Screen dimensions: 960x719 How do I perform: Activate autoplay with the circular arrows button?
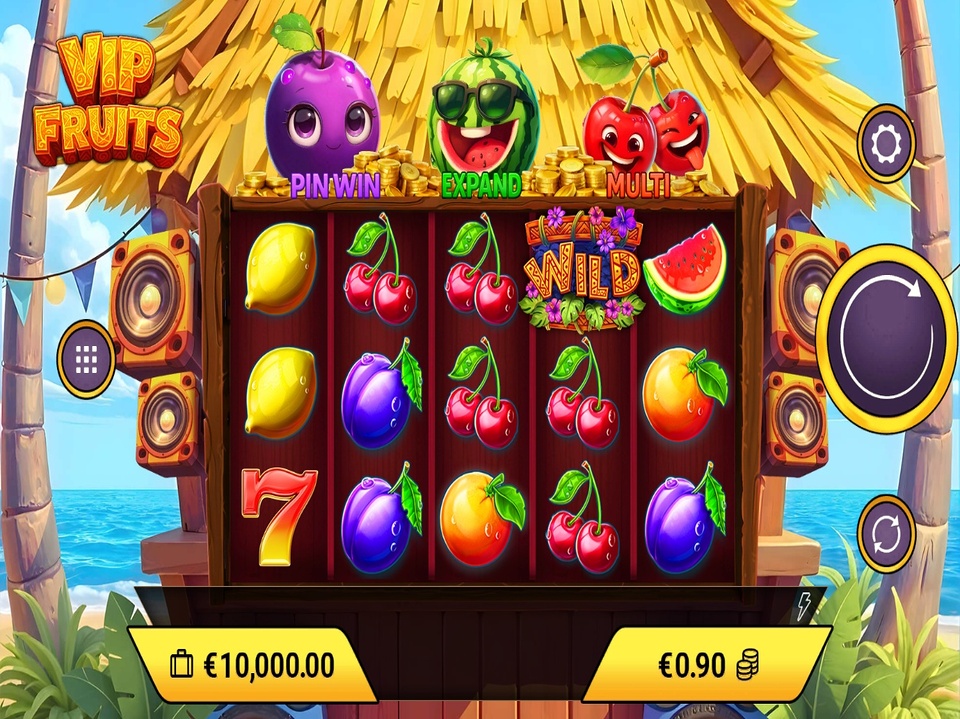886,534
